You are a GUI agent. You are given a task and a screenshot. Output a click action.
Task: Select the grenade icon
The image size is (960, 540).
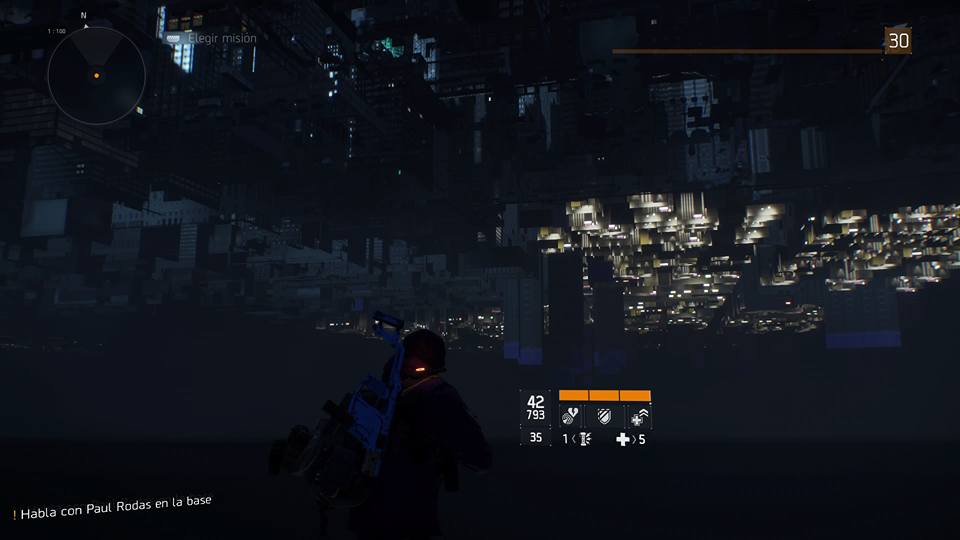583,439
